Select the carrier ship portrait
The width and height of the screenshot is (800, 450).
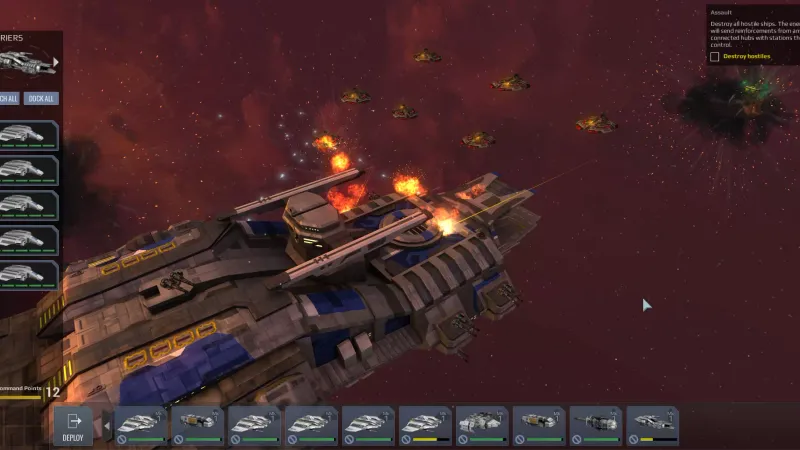click(x=24, y=62)
